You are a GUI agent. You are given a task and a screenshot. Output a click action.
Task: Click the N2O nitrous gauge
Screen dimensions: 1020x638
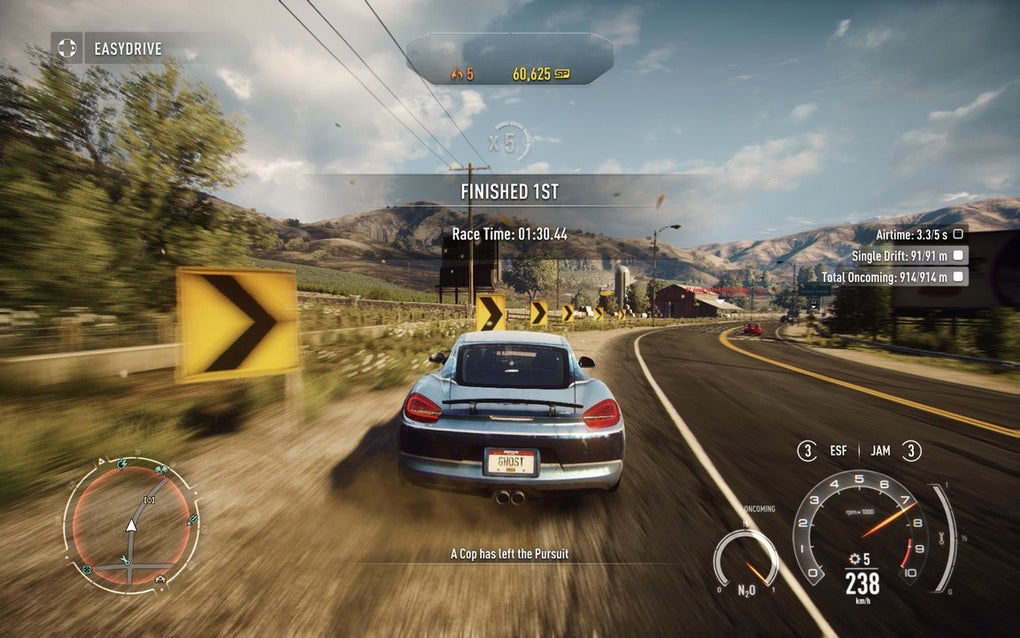(745, 559)
